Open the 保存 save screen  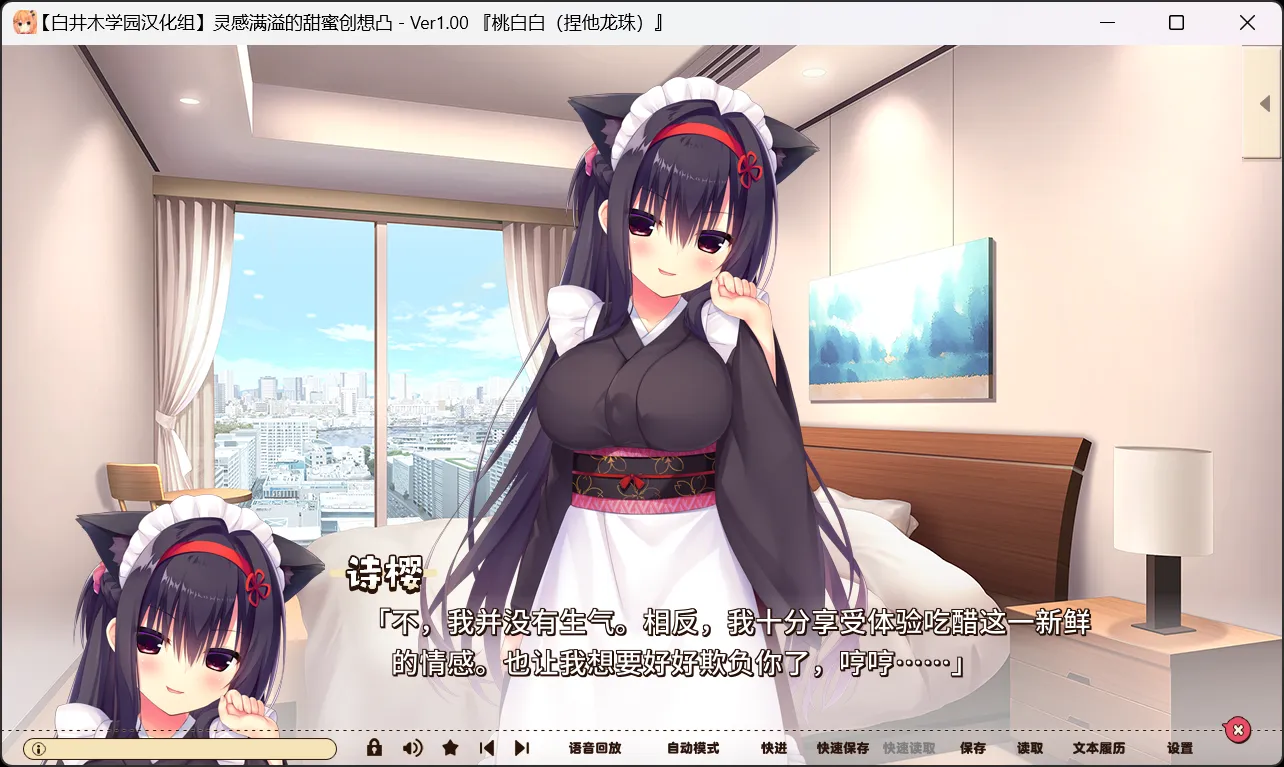click(x=973, y=747)
